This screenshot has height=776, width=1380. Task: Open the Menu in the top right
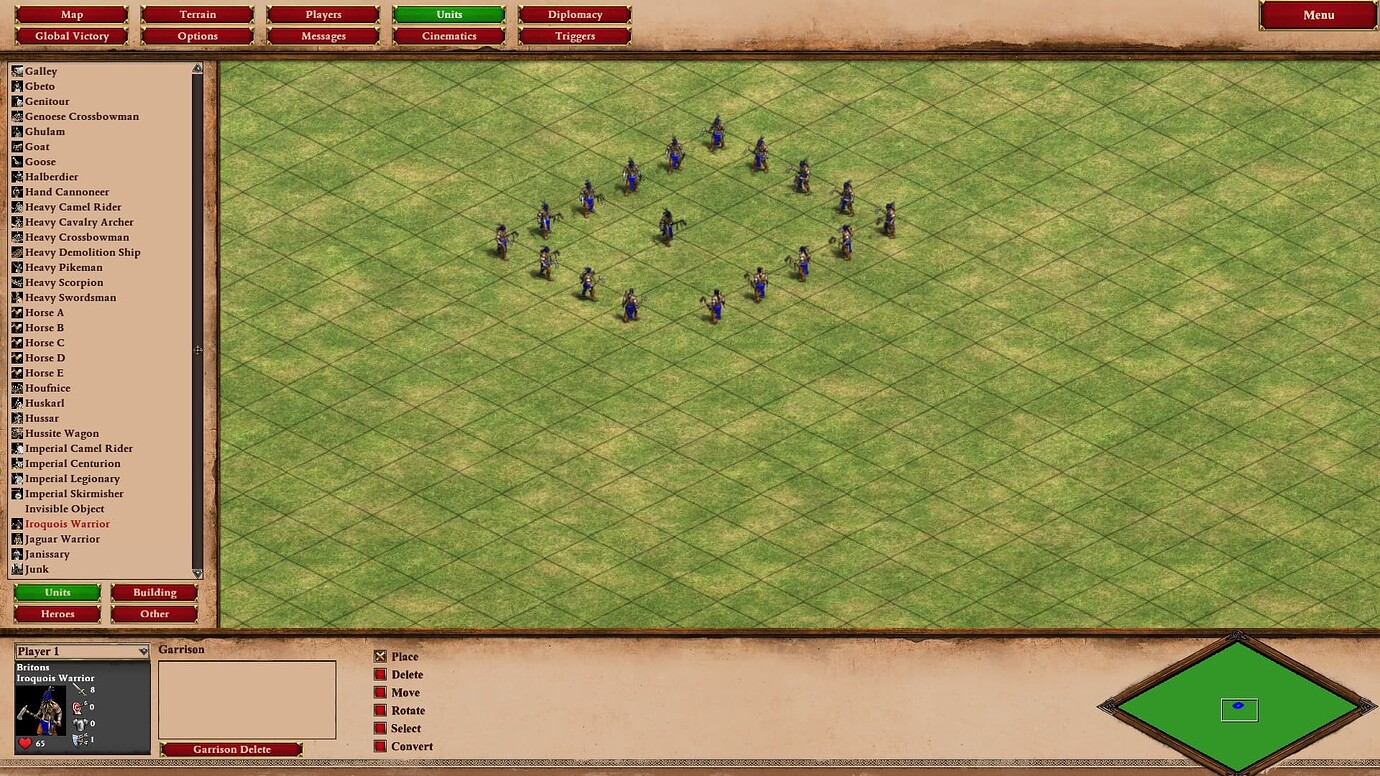coord(1318,15)
